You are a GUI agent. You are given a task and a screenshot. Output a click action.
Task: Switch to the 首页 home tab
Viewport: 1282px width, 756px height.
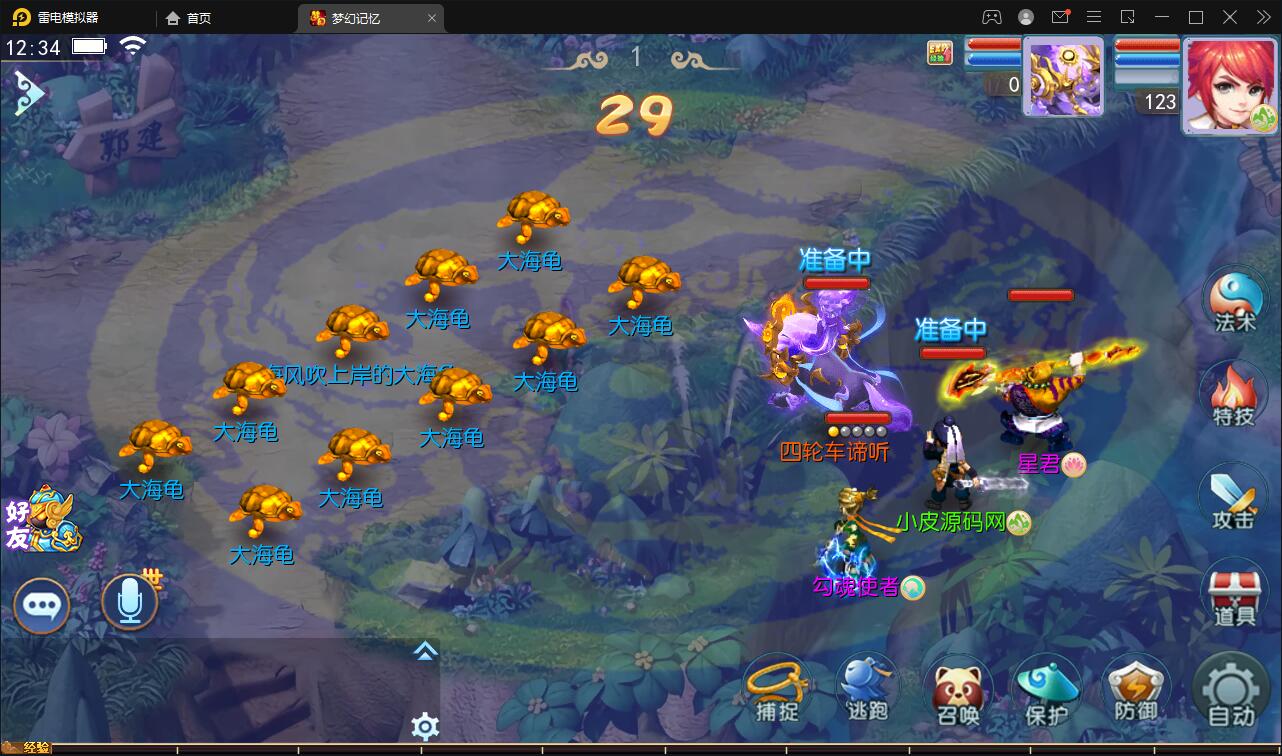tap(189, 18)
